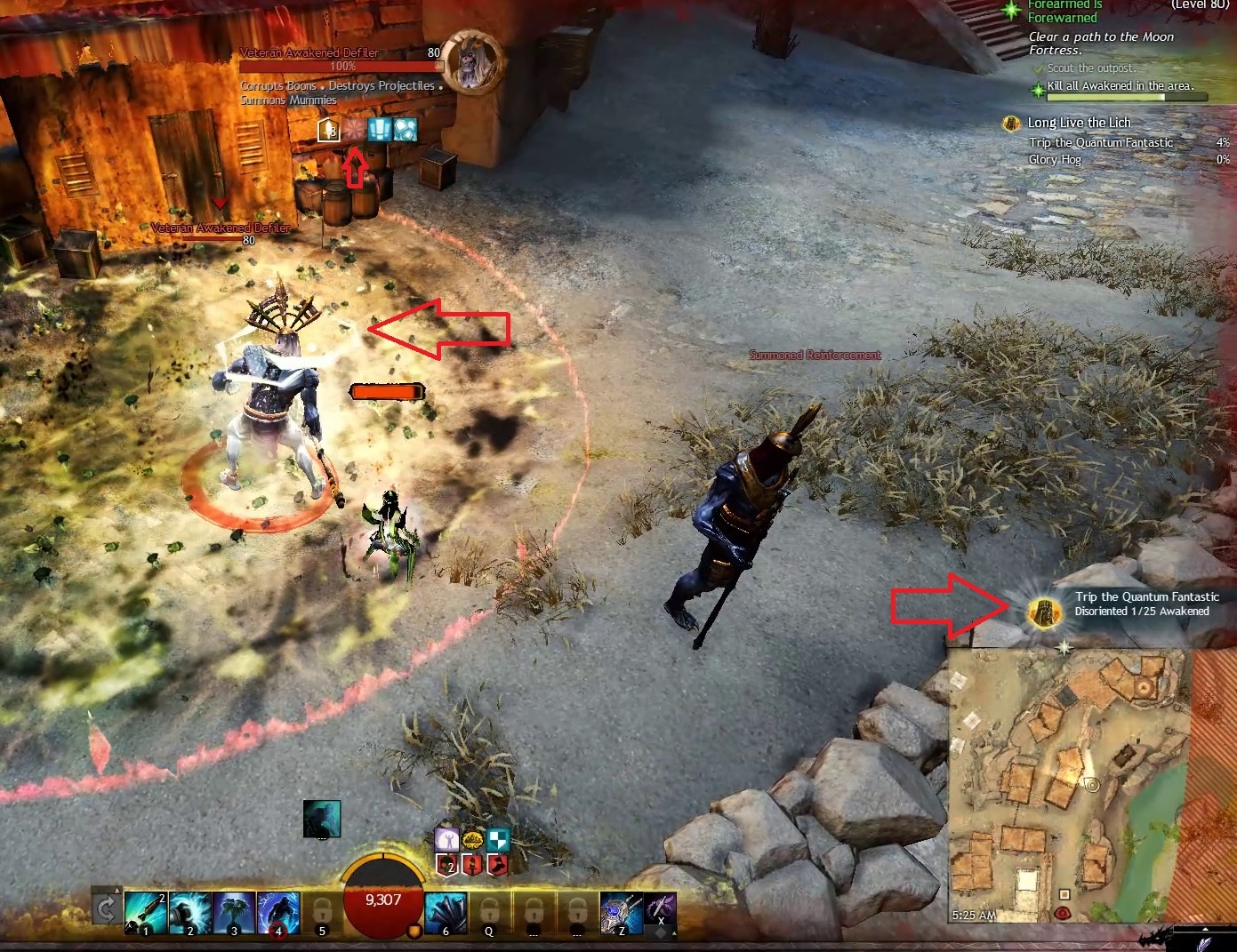Inspect the purple figure boon icon
Image resolution: width=1237 pixels, height=952 pixels.
446,839
